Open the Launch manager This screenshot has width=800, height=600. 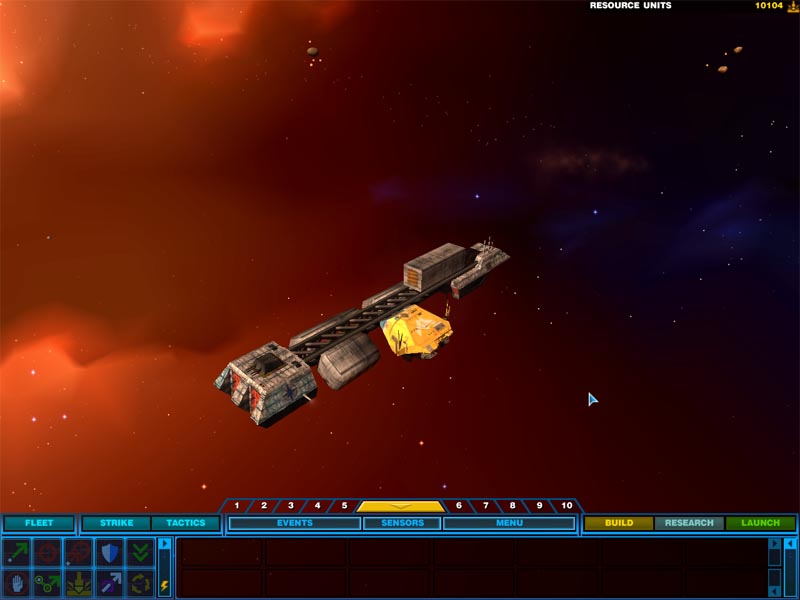[760, 523]
